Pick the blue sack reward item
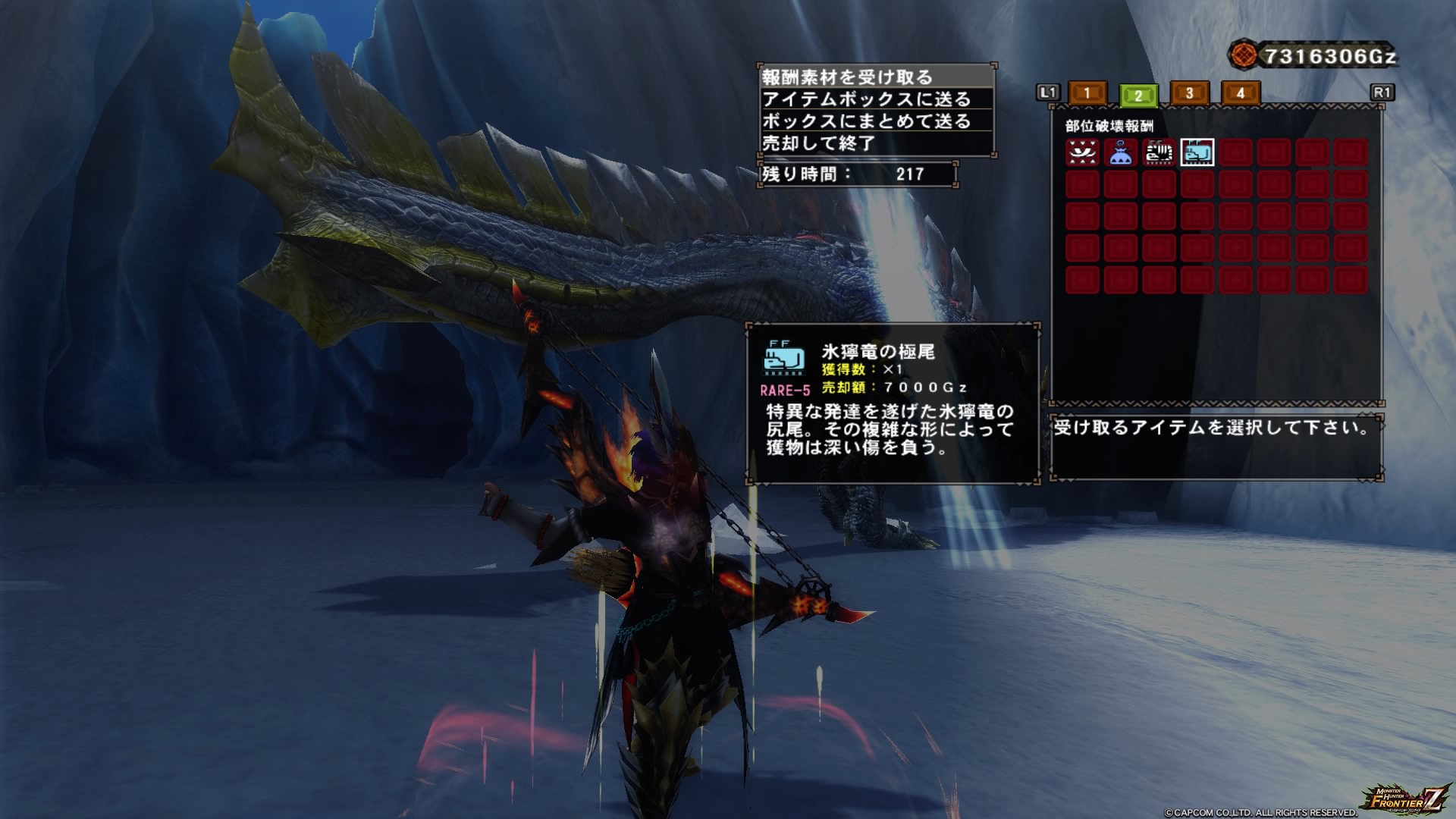 coord(1121,153)
